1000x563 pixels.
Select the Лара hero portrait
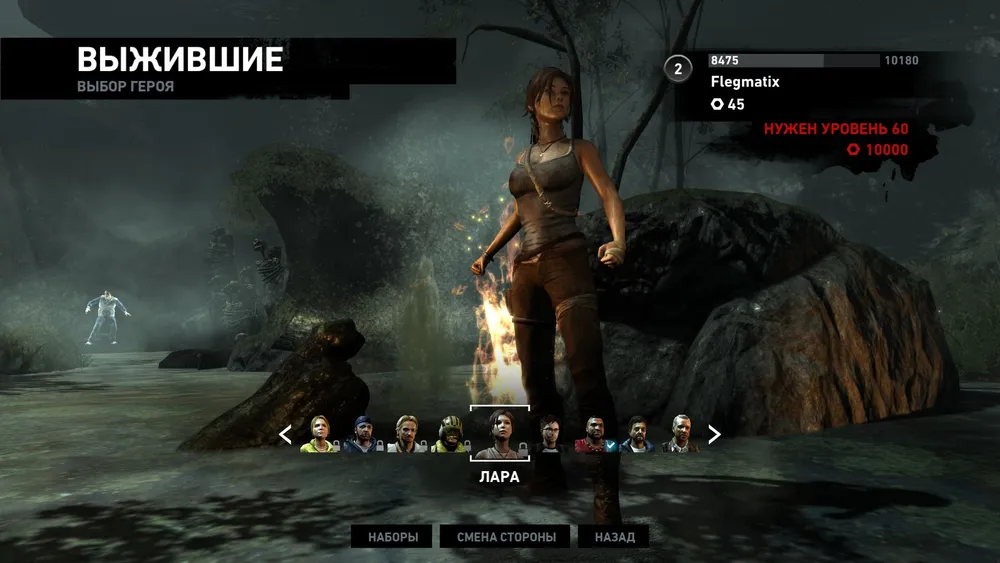[500, 433]
